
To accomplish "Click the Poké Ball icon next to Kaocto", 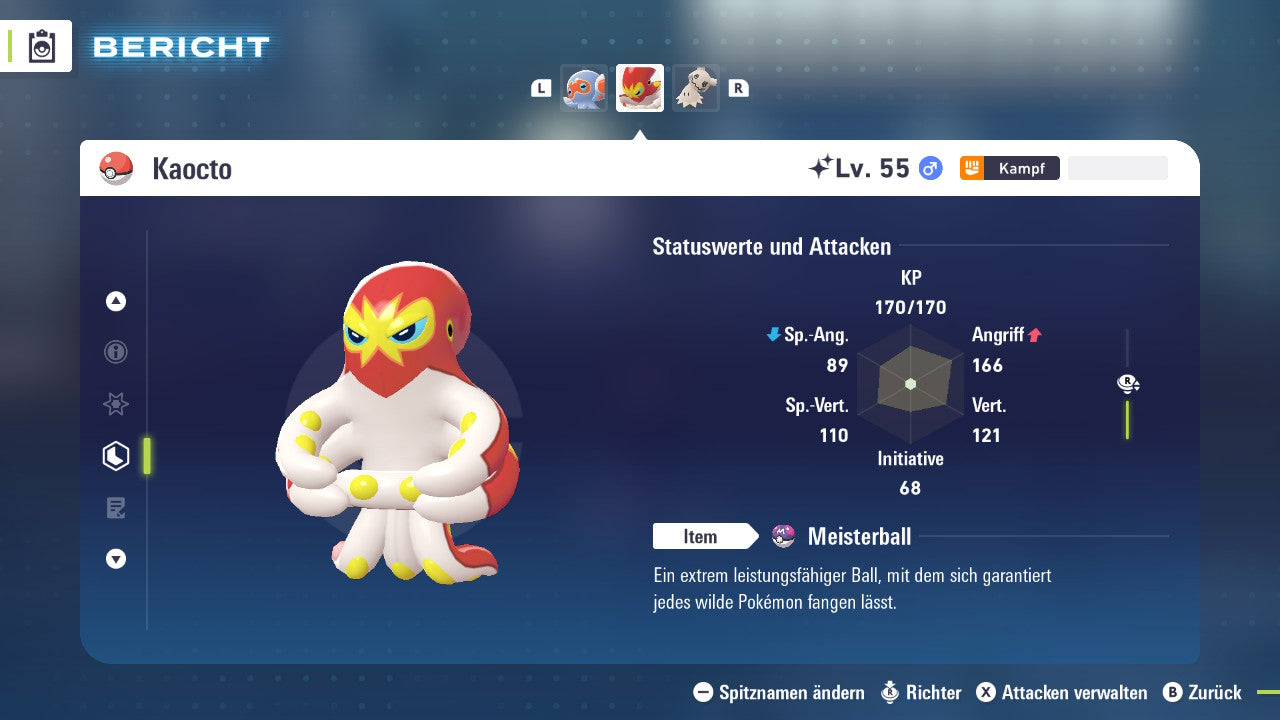I will point(115,168).
